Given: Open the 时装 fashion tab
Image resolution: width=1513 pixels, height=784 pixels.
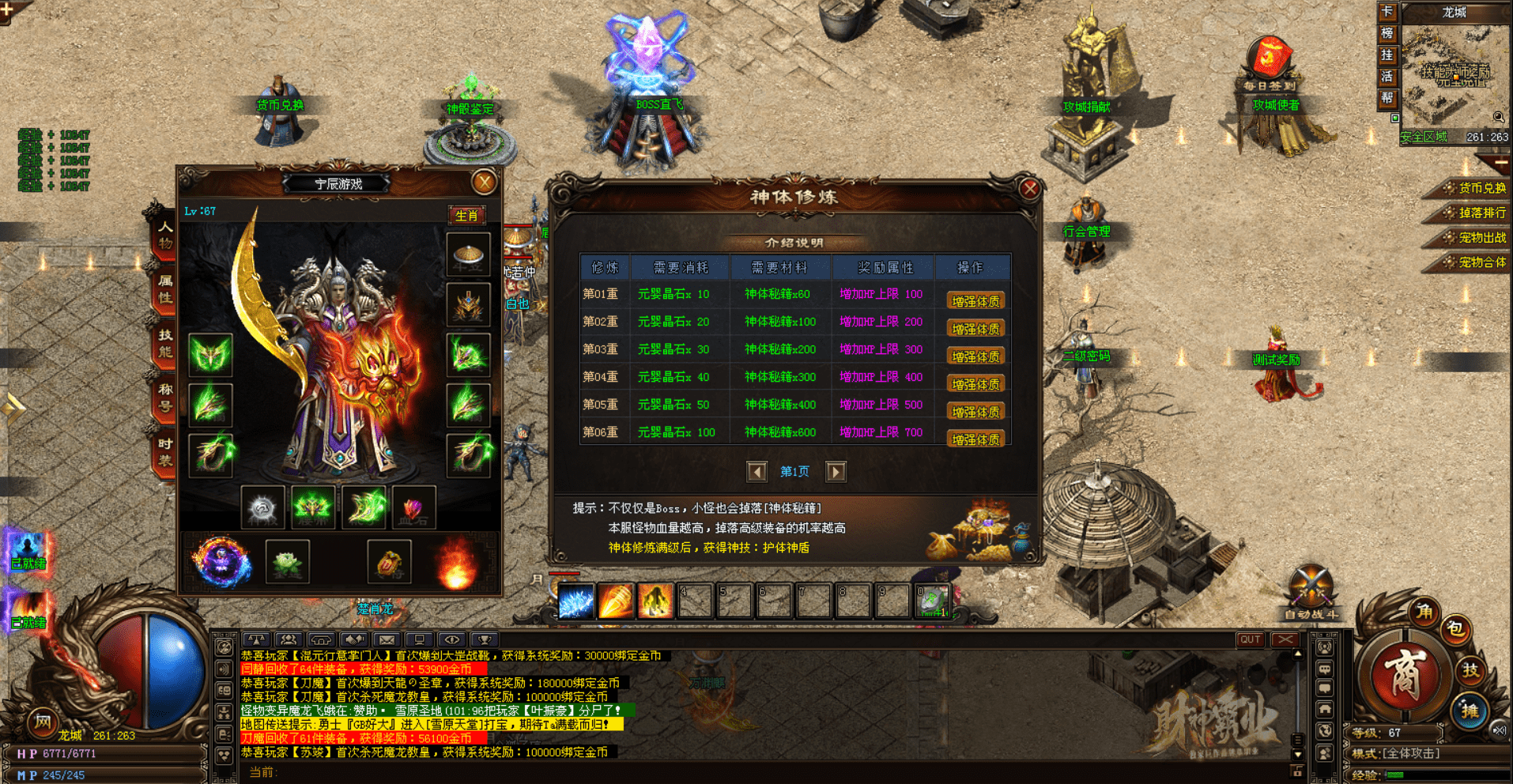Looking at the screenshot, I should 164,452.
